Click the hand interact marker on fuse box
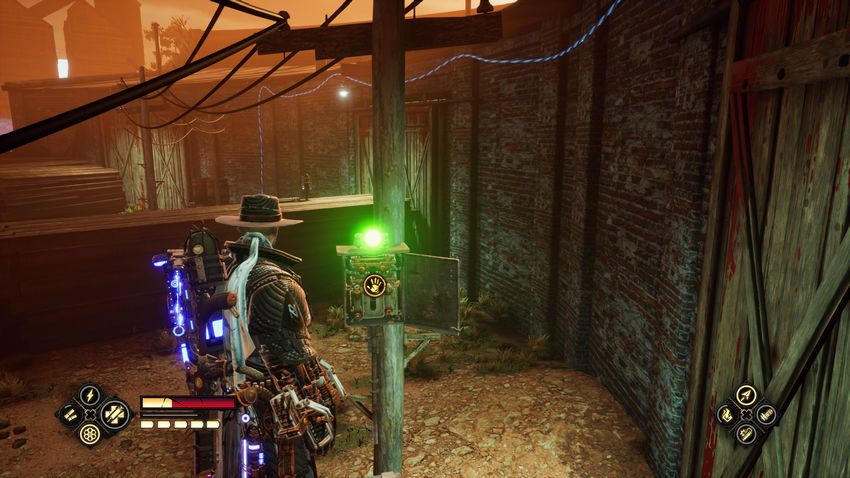850x478 pixels. [375, 285]
